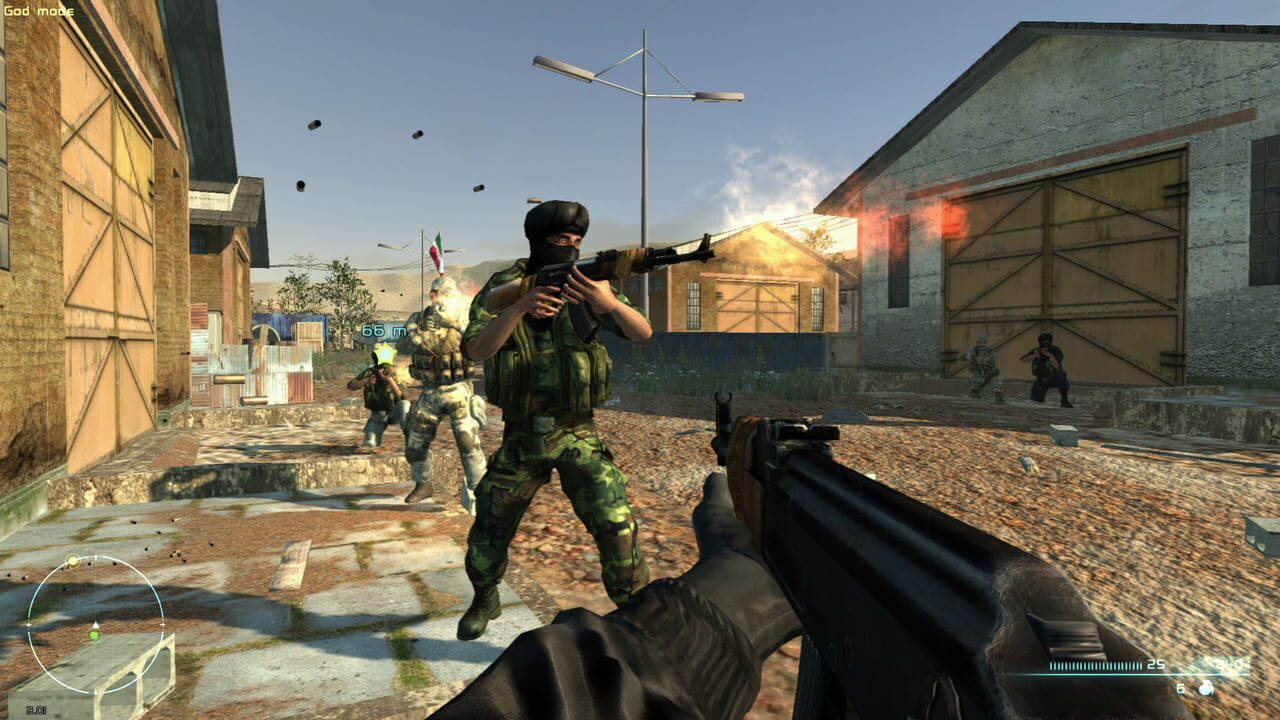Click the white arrow at the compass top

pos(95,557)
